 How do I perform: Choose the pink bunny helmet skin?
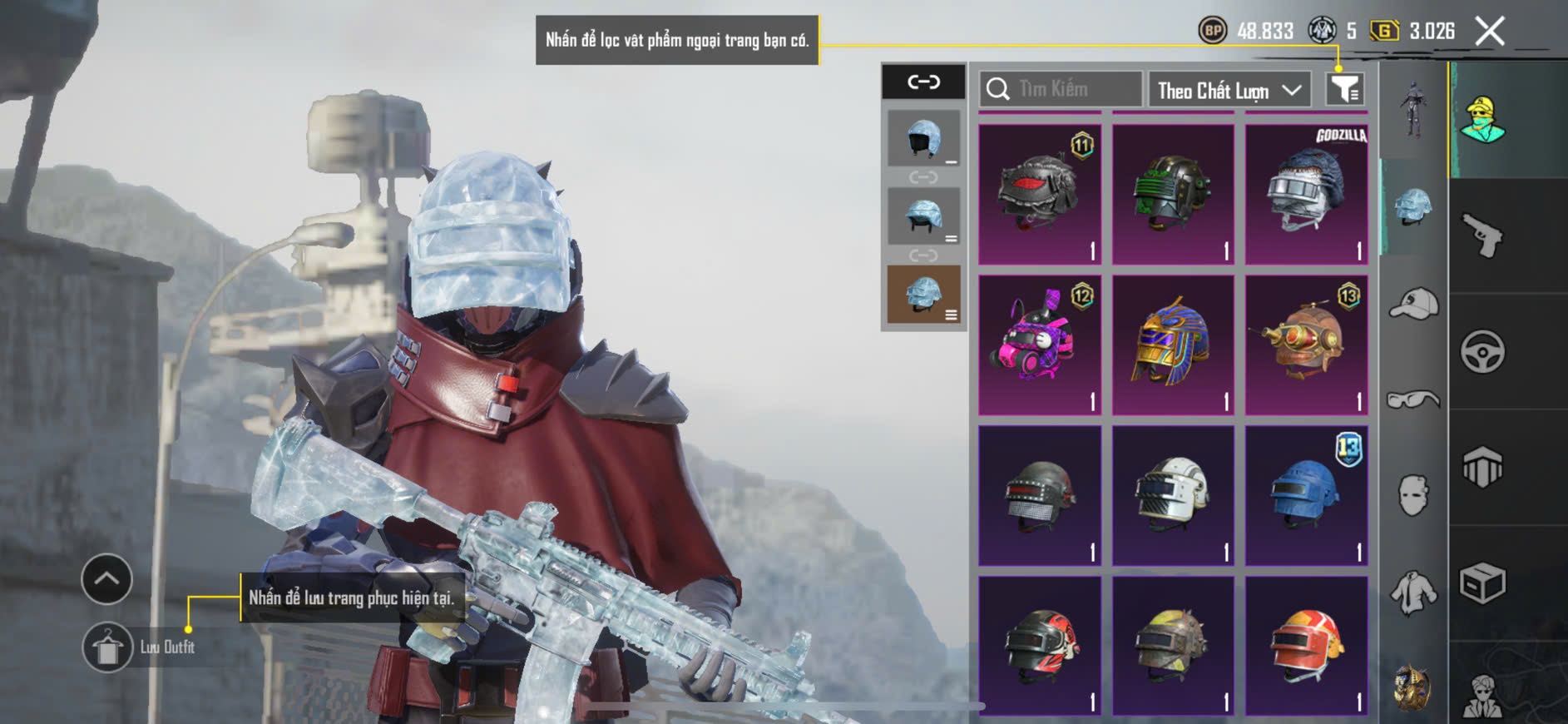tap(1039, 345)
